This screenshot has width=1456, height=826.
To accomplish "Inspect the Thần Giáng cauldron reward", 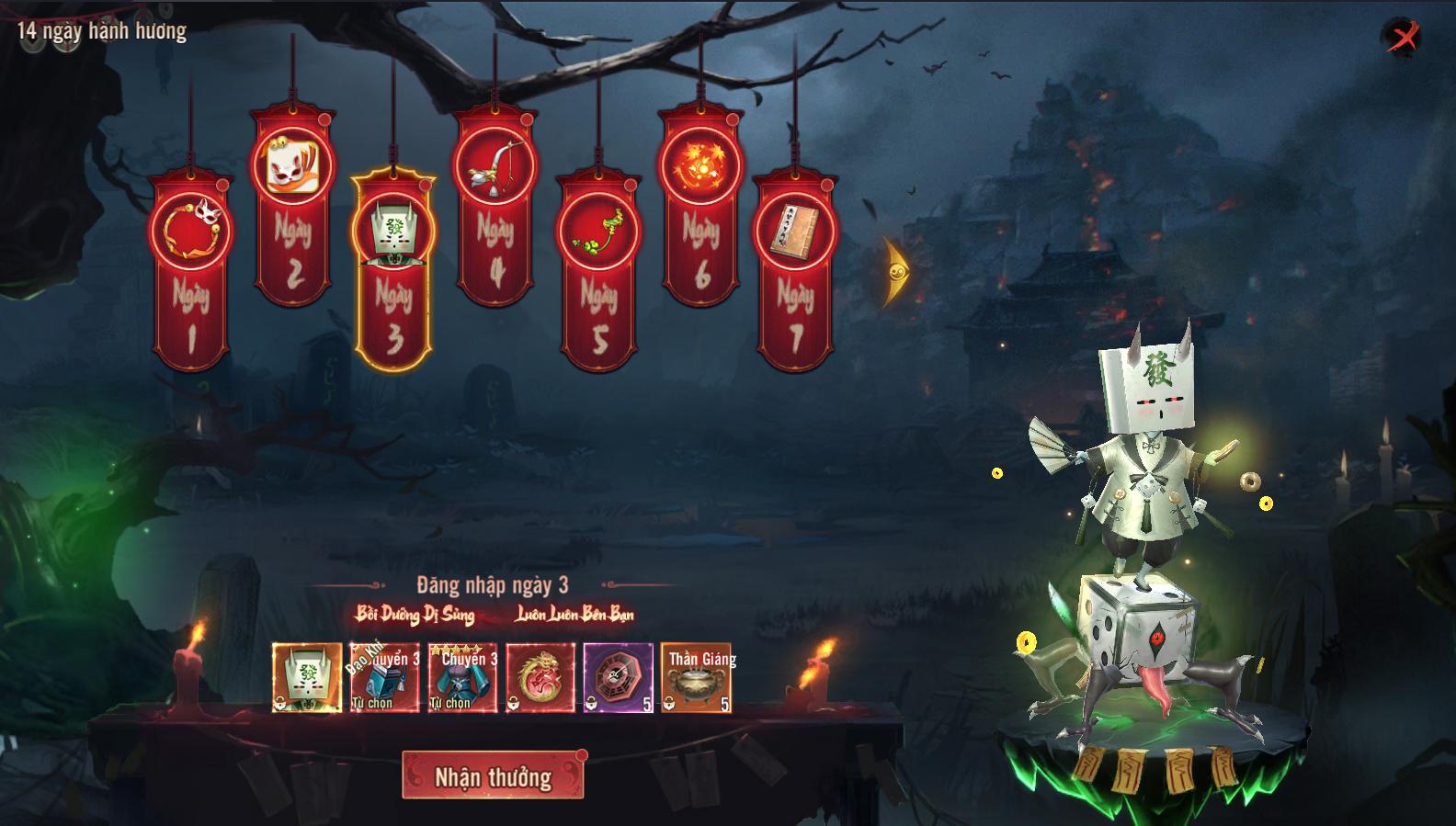I will pyautogui.click(x=696, y=678).
